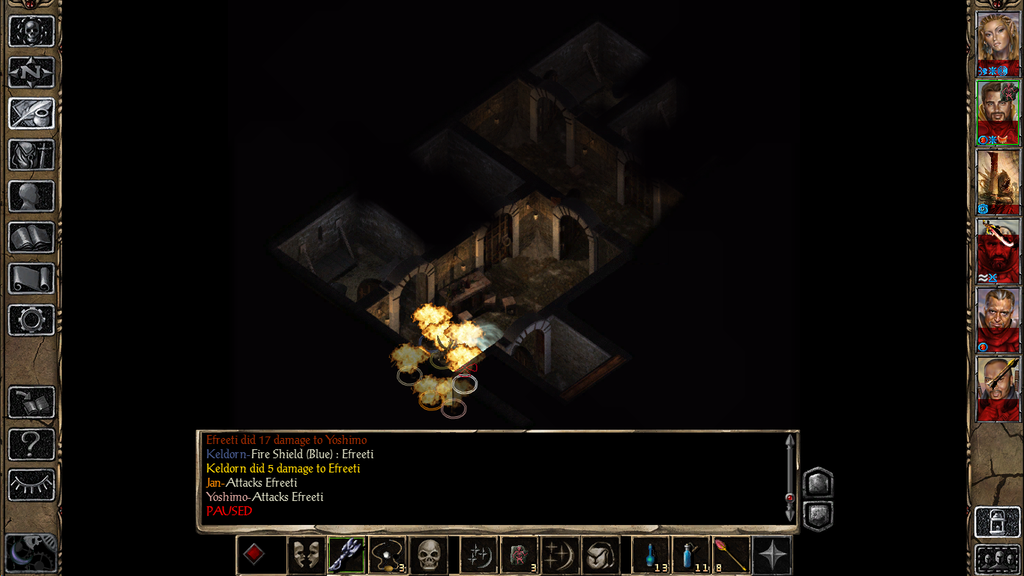Viewport: 1024px width, 576px height.
Task: Select the silver mace weapon slot
Action: (345, 555)
